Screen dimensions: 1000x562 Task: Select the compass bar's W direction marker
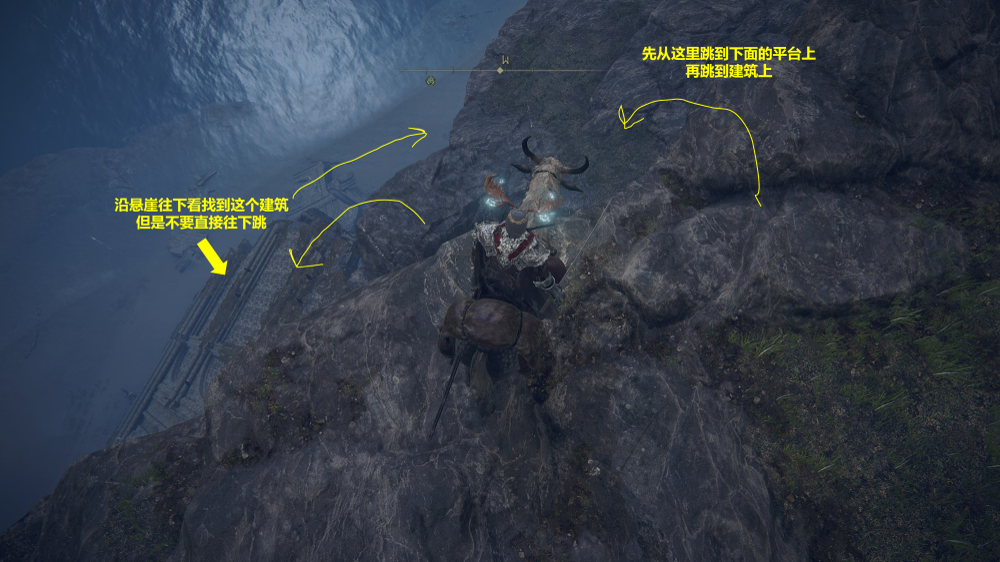click(x=504, y=60)
